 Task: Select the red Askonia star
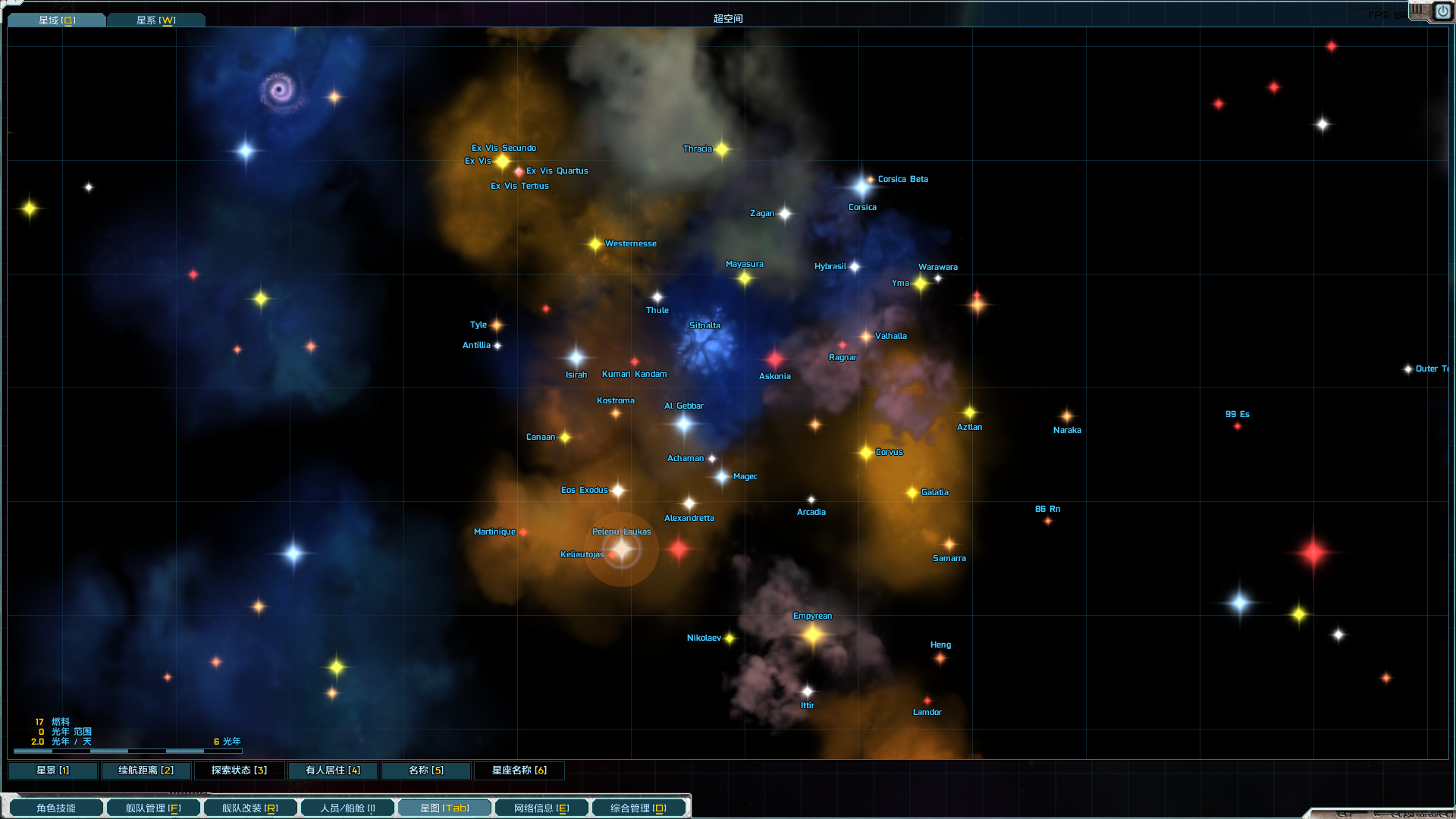[x=774, y=360]
